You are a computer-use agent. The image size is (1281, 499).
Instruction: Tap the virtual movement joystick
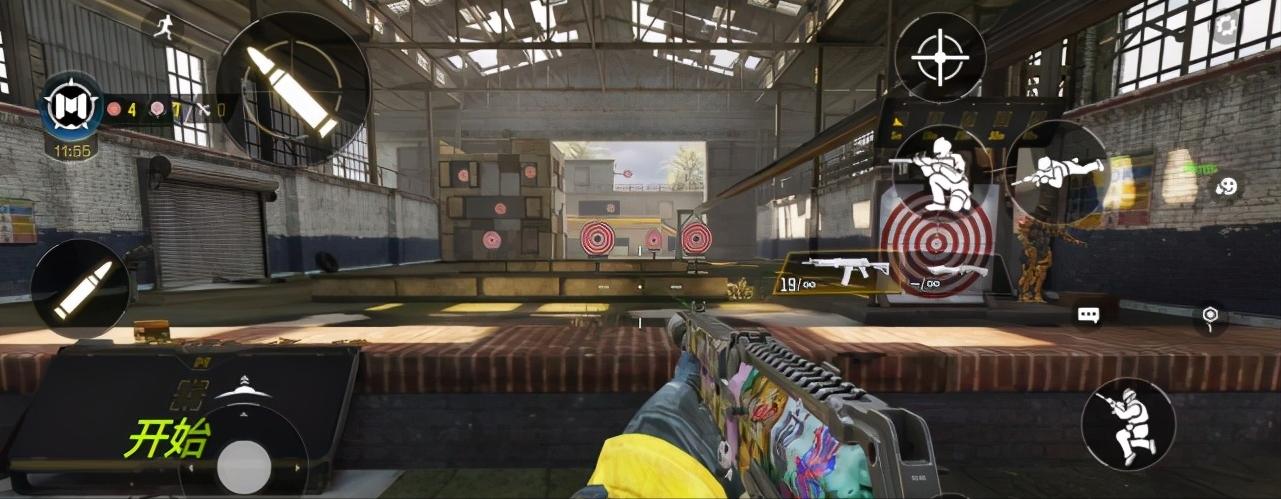(x=244, y=465)
